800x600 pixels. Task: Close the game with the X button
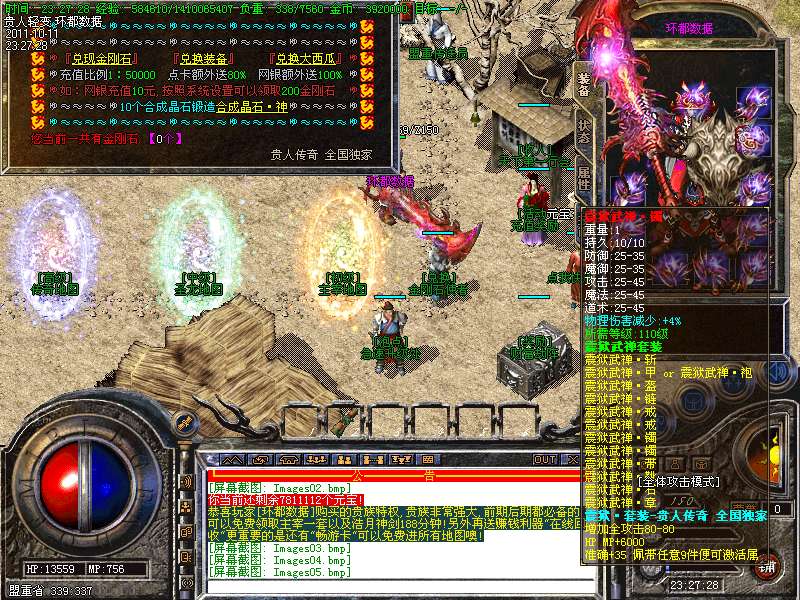click(x=572, y=459)
